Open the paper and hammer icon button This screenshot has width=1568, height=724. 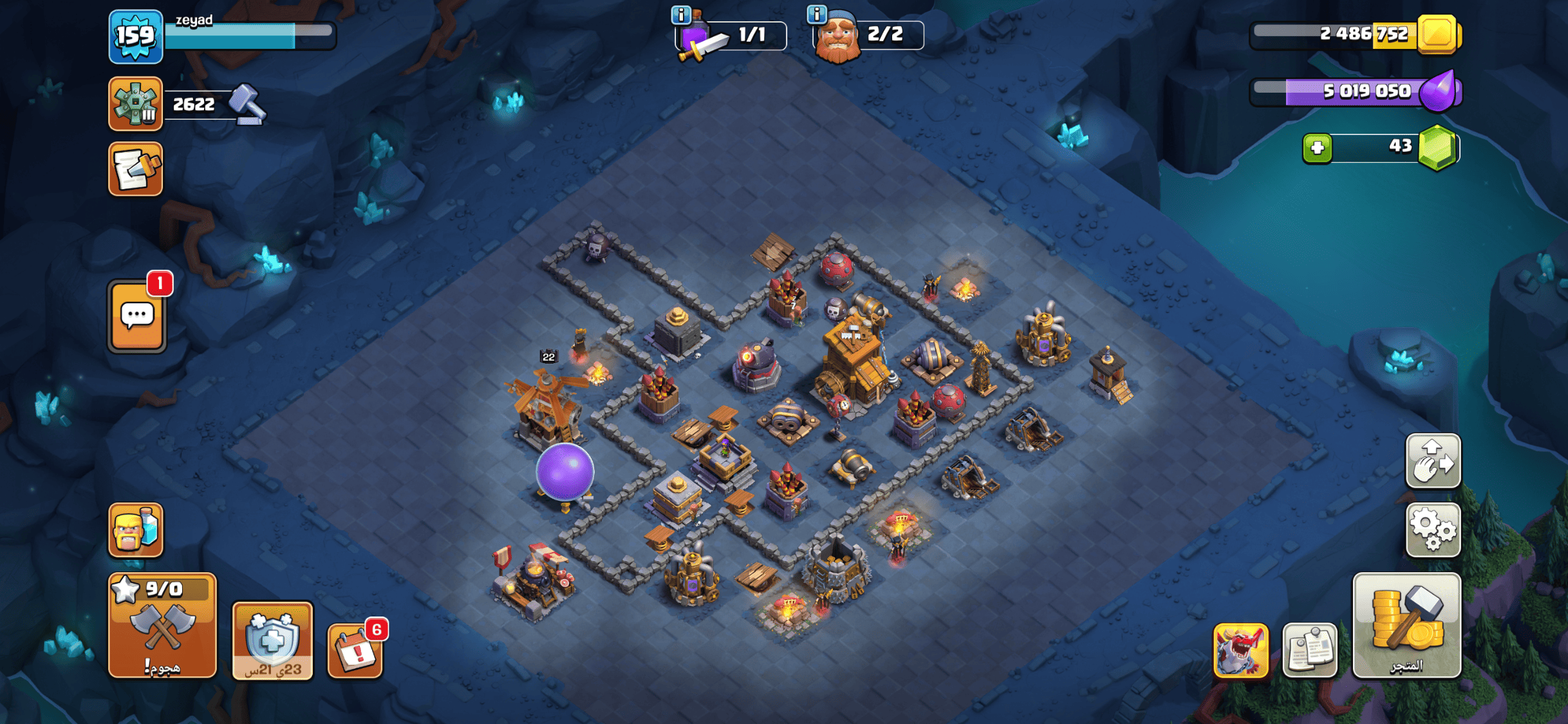pyautogui.click(x=135, y=169)
